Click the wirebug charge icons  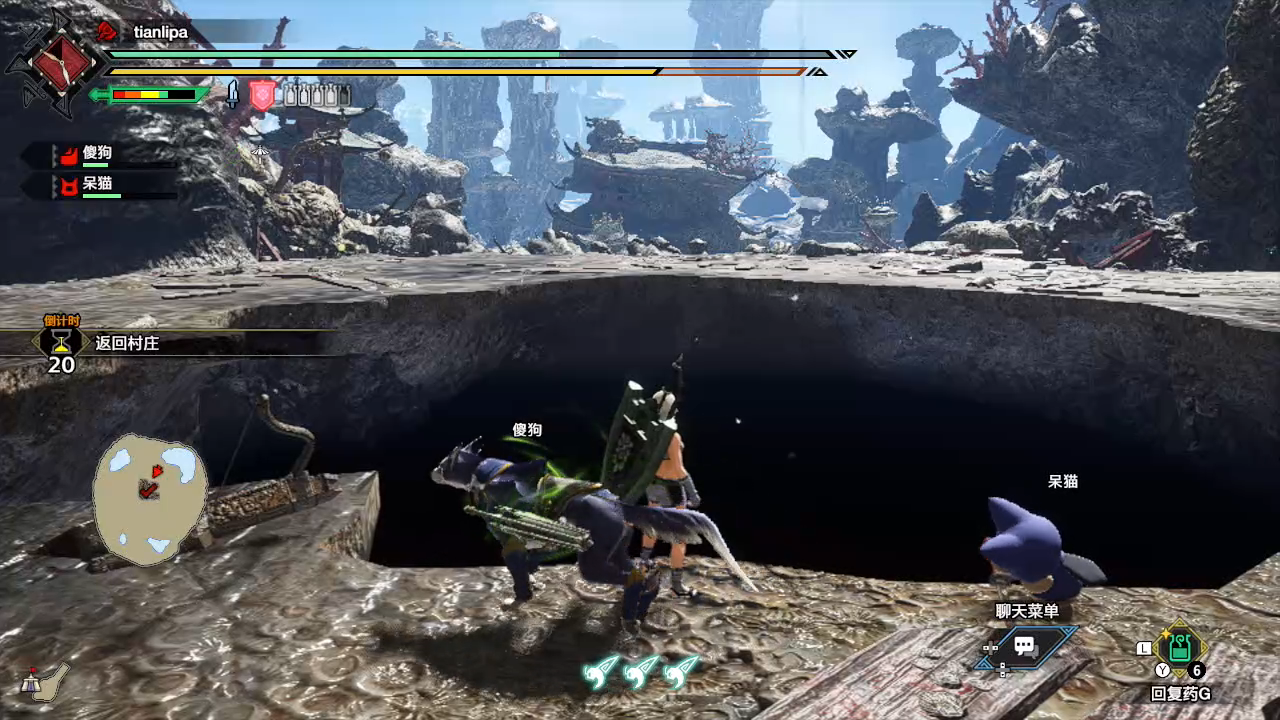click(x=641, y=672)
